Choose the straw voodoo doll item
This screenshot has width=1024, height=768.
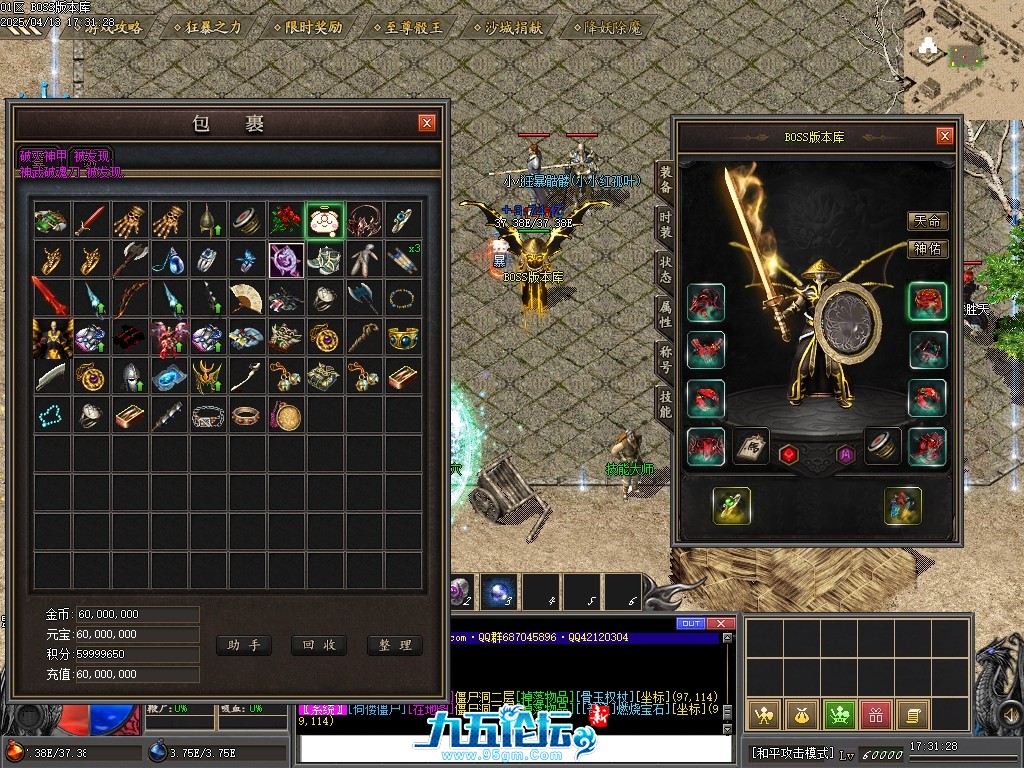[x=365, y=260]
